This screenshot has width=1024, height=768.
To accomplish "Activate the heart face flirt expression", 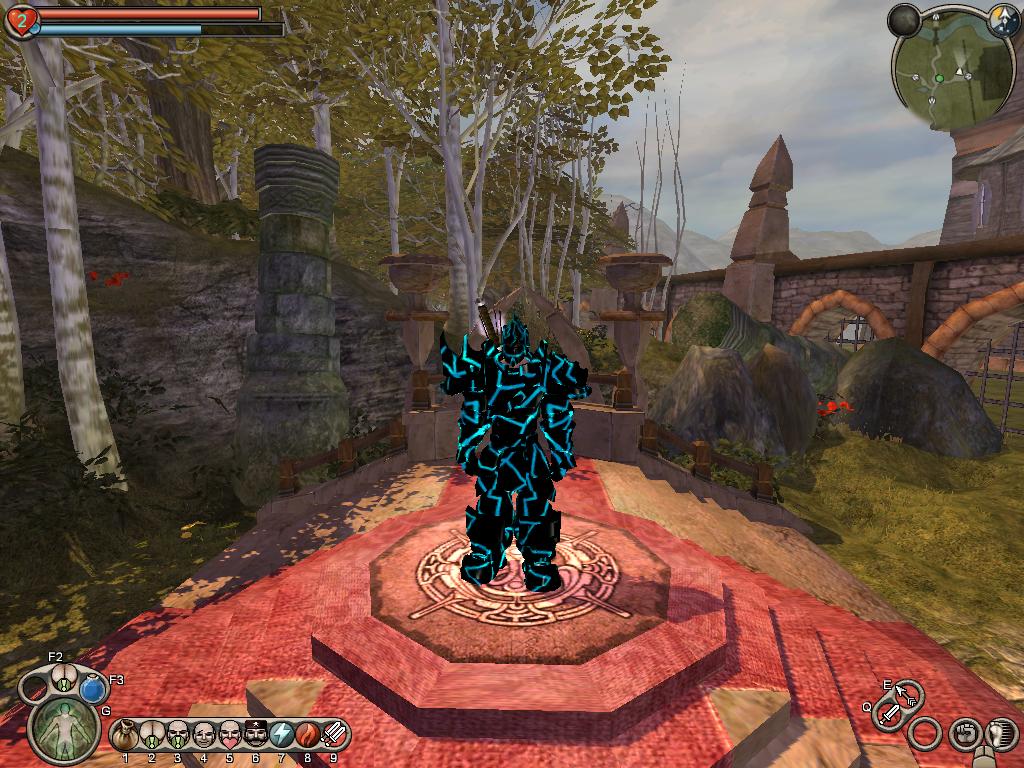I will tap(229, 735).
